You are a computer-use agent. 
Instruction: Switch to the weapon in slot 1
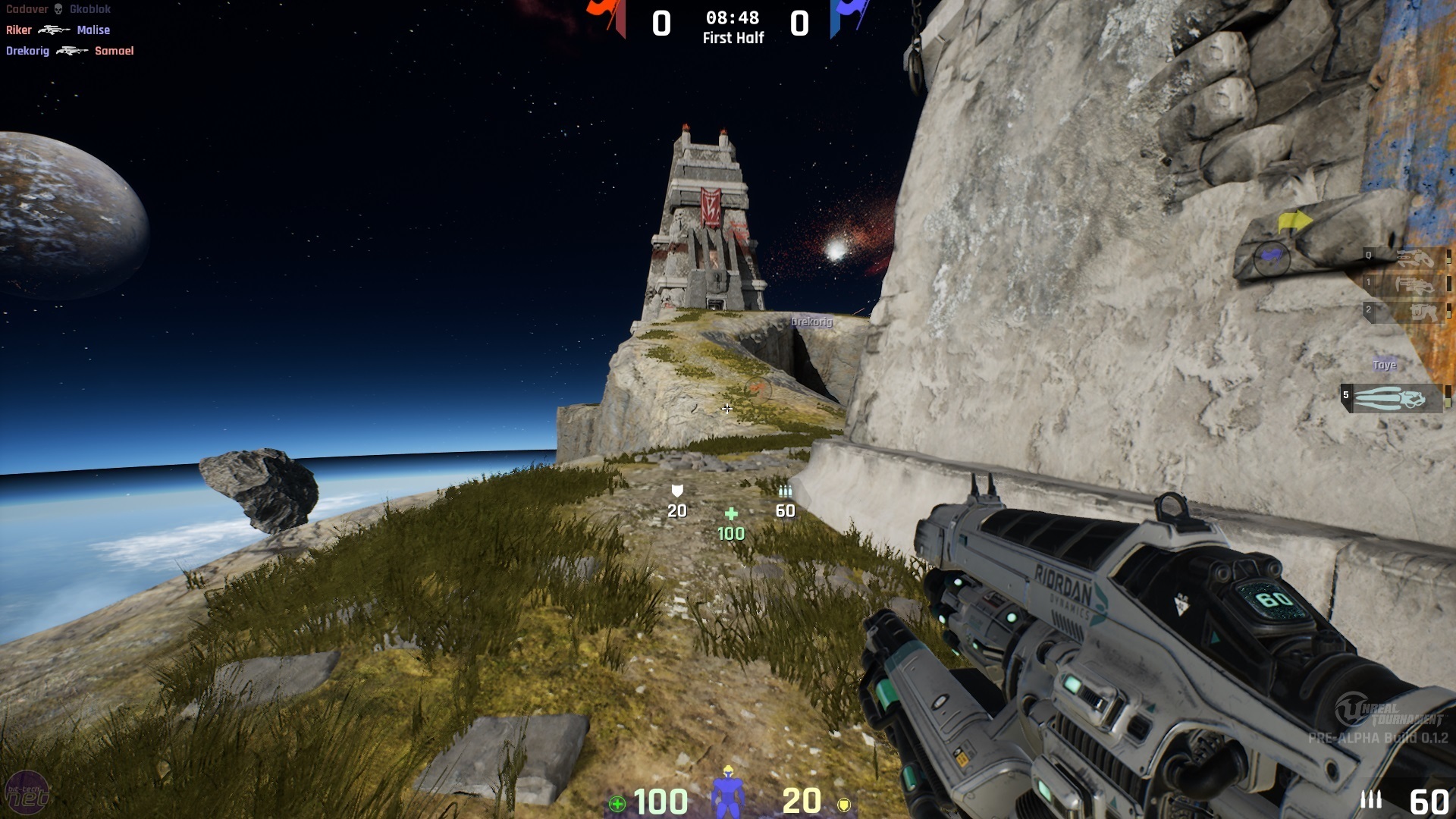(x=1407, y=285)
